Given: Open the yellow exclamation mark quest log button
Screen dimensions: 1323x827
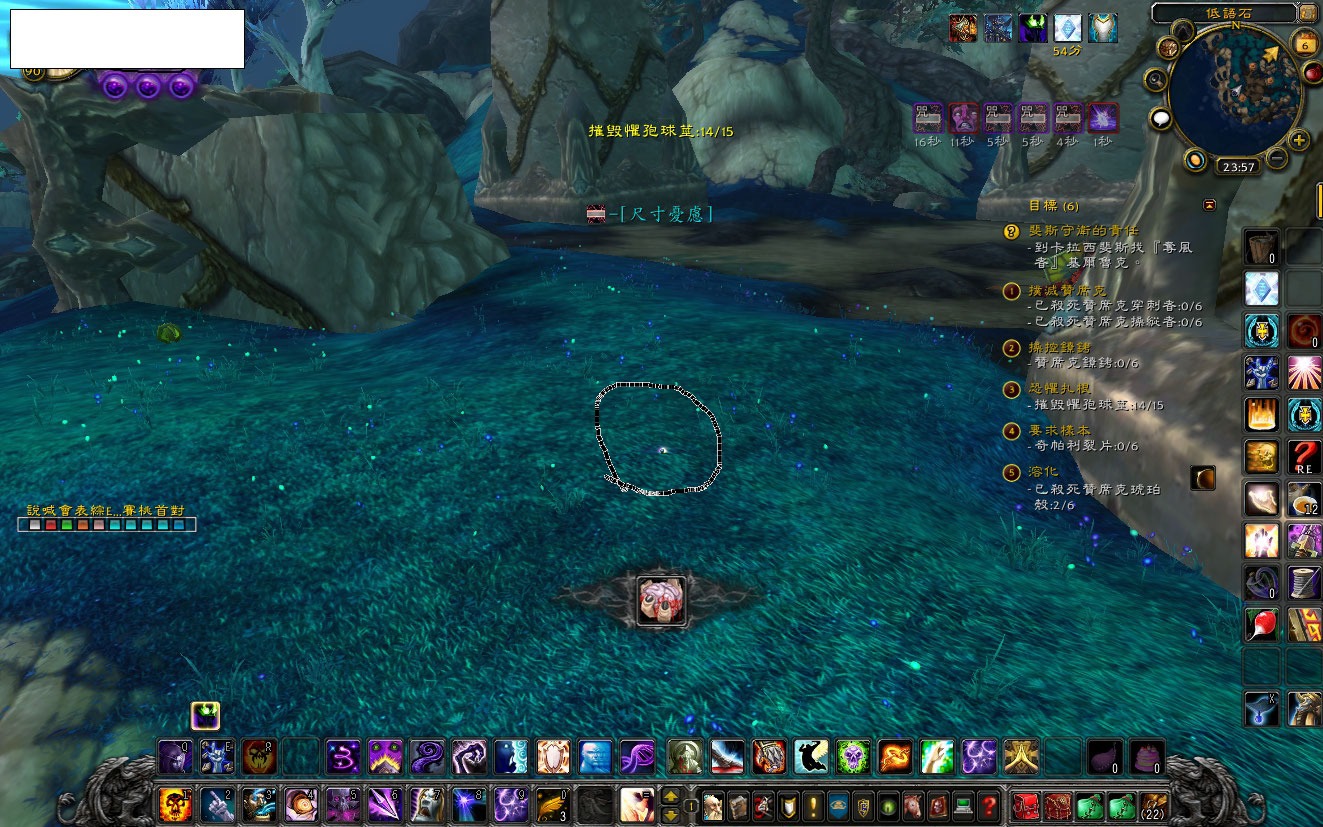Looking at the screenshot, I should pos(814,804).
